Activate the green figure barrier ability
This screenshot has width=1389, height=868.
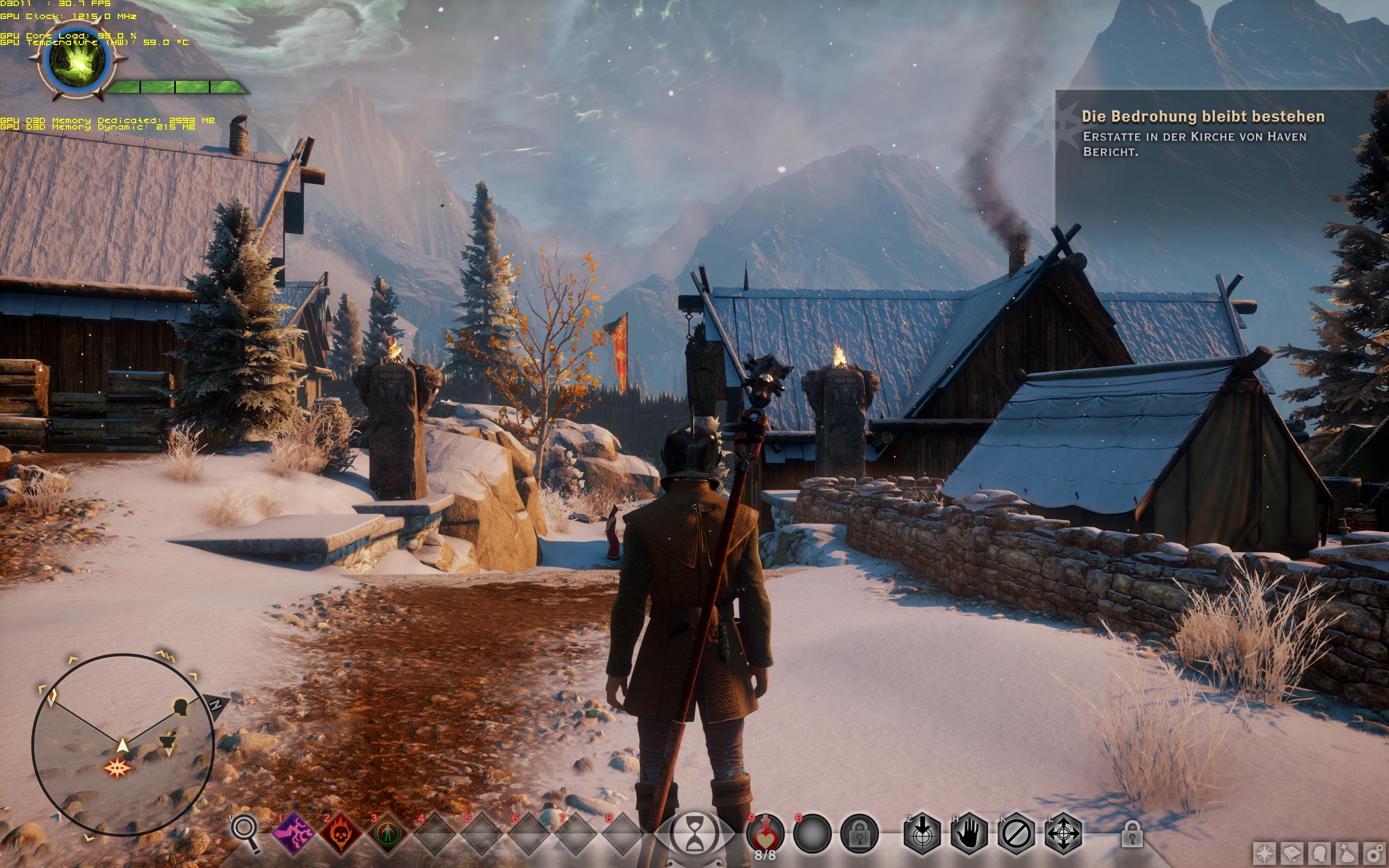tap(387, 833)
